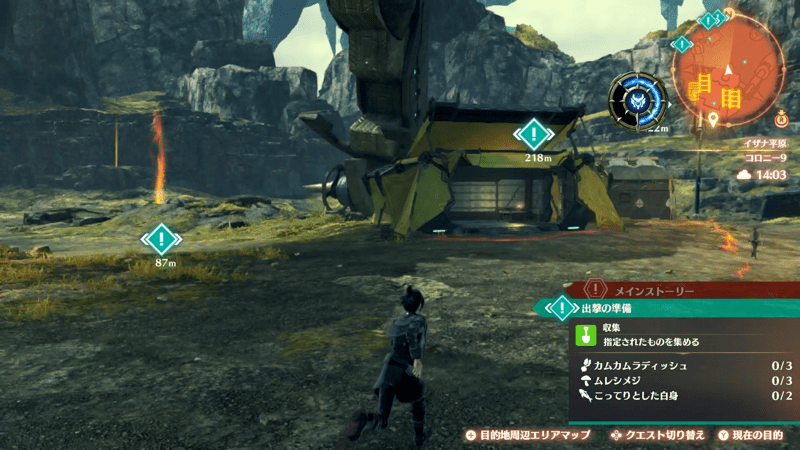Screen dimensions: 800x450
Task: Select the 87m quest waypoint marker
Action: point(161,239)
